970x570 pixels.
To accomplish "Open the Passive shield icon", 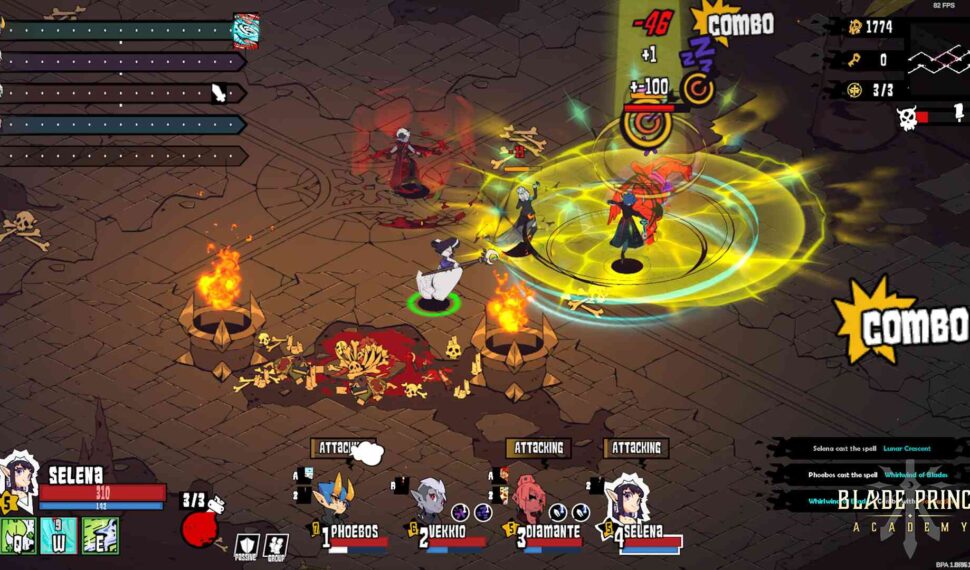I will [246, 546].
